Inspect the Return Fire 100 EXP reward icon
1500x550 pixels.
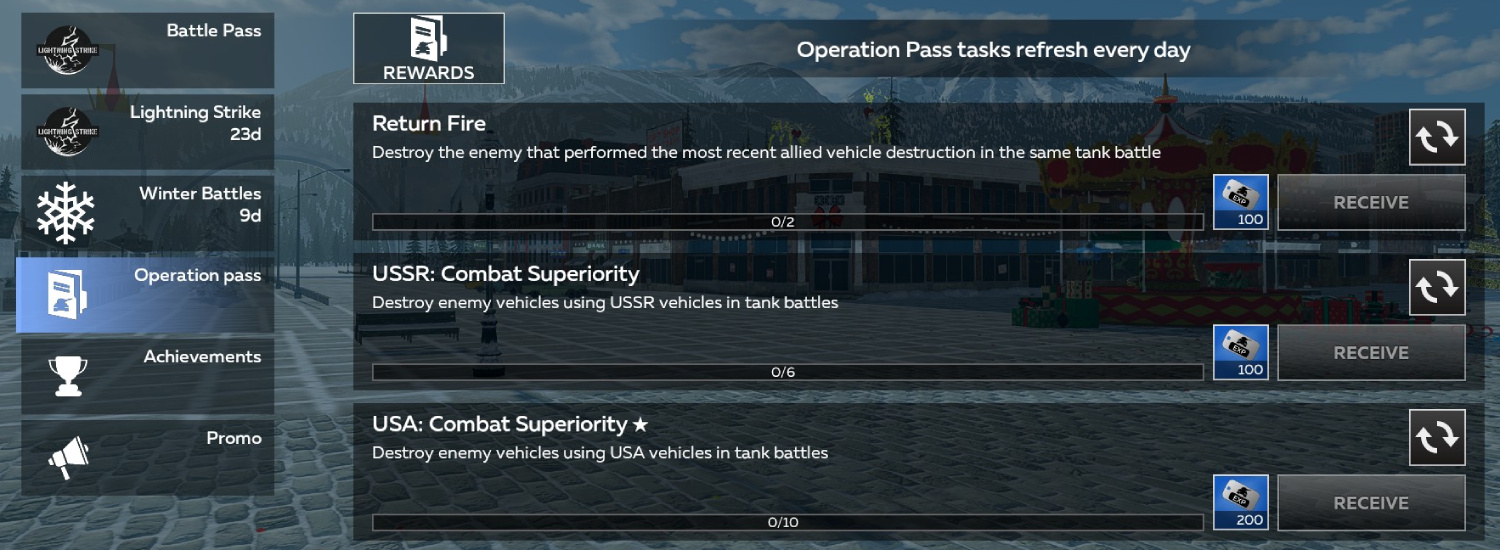[x=1240, y=202]
